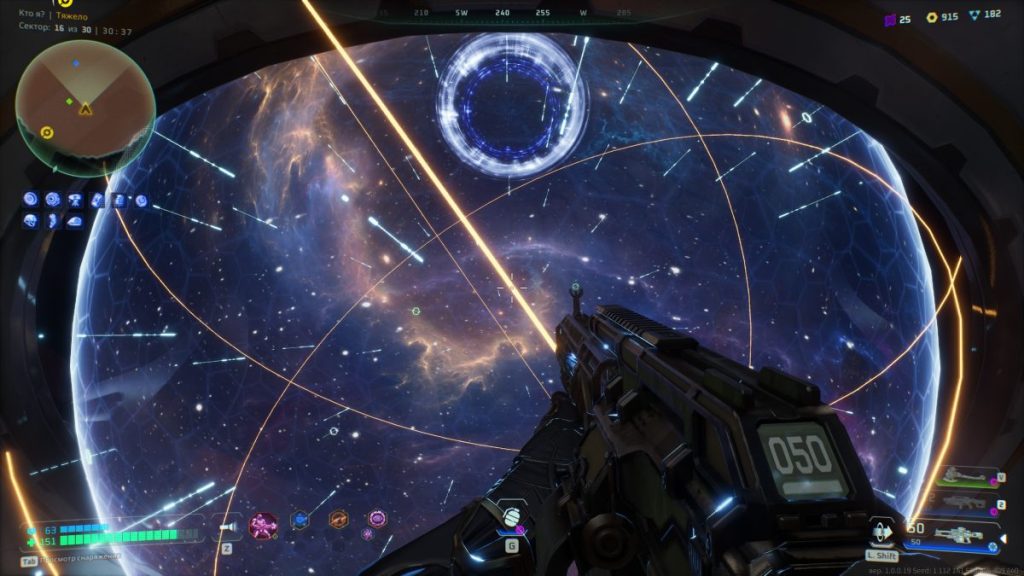The width and height of the screenshot is (1024, 576).
Task: Click the helmet buff icon
Action: point(31,220)
